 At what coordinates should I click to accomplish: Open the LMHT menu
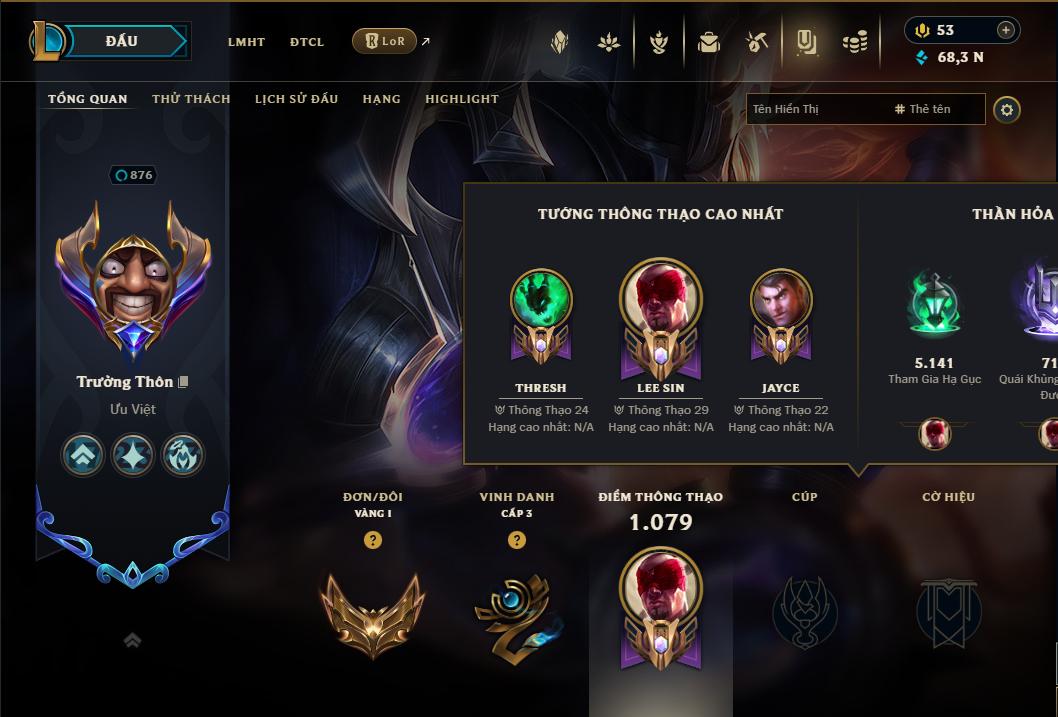[x=246, y=42]
